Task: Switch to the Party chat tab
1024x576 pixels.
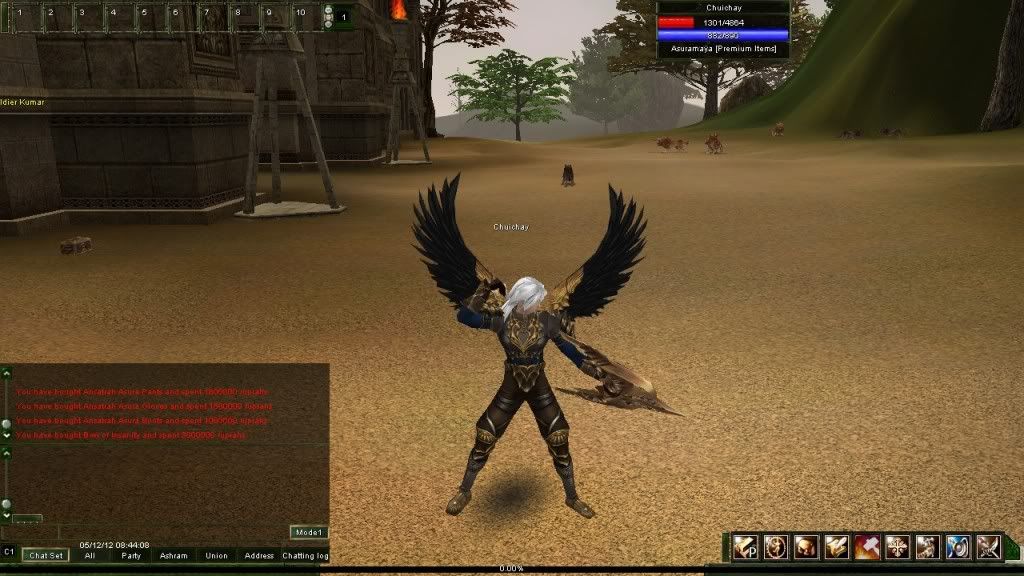Action: (x=131, y=555)
